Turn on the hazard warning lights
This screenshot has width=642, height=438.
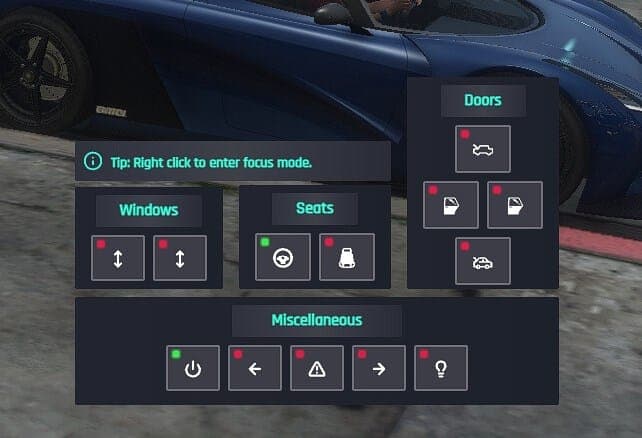pos(317,369)
